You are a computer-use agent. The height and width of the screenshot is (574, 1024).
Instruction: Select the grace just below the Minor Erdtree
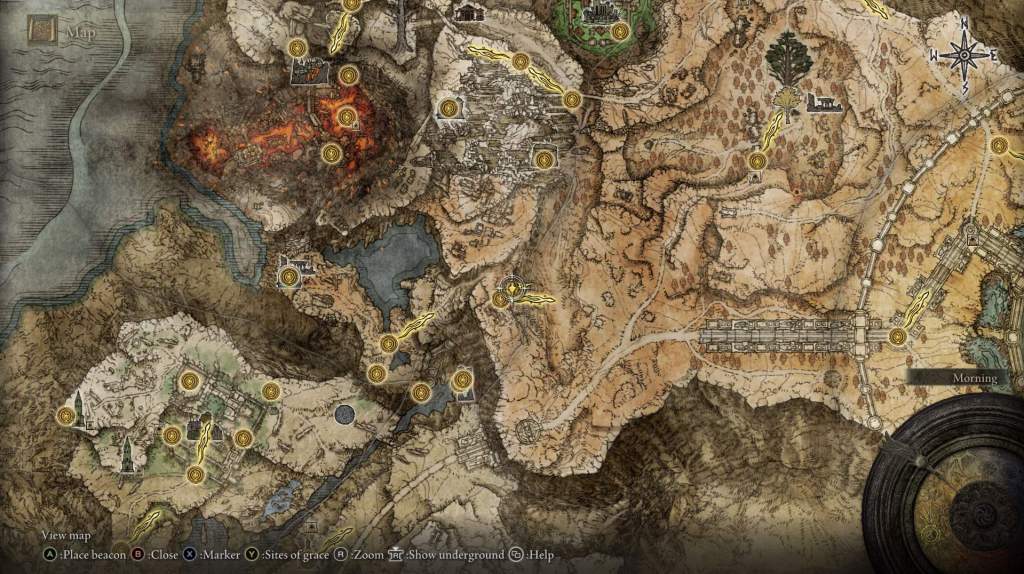coord(757,160)
